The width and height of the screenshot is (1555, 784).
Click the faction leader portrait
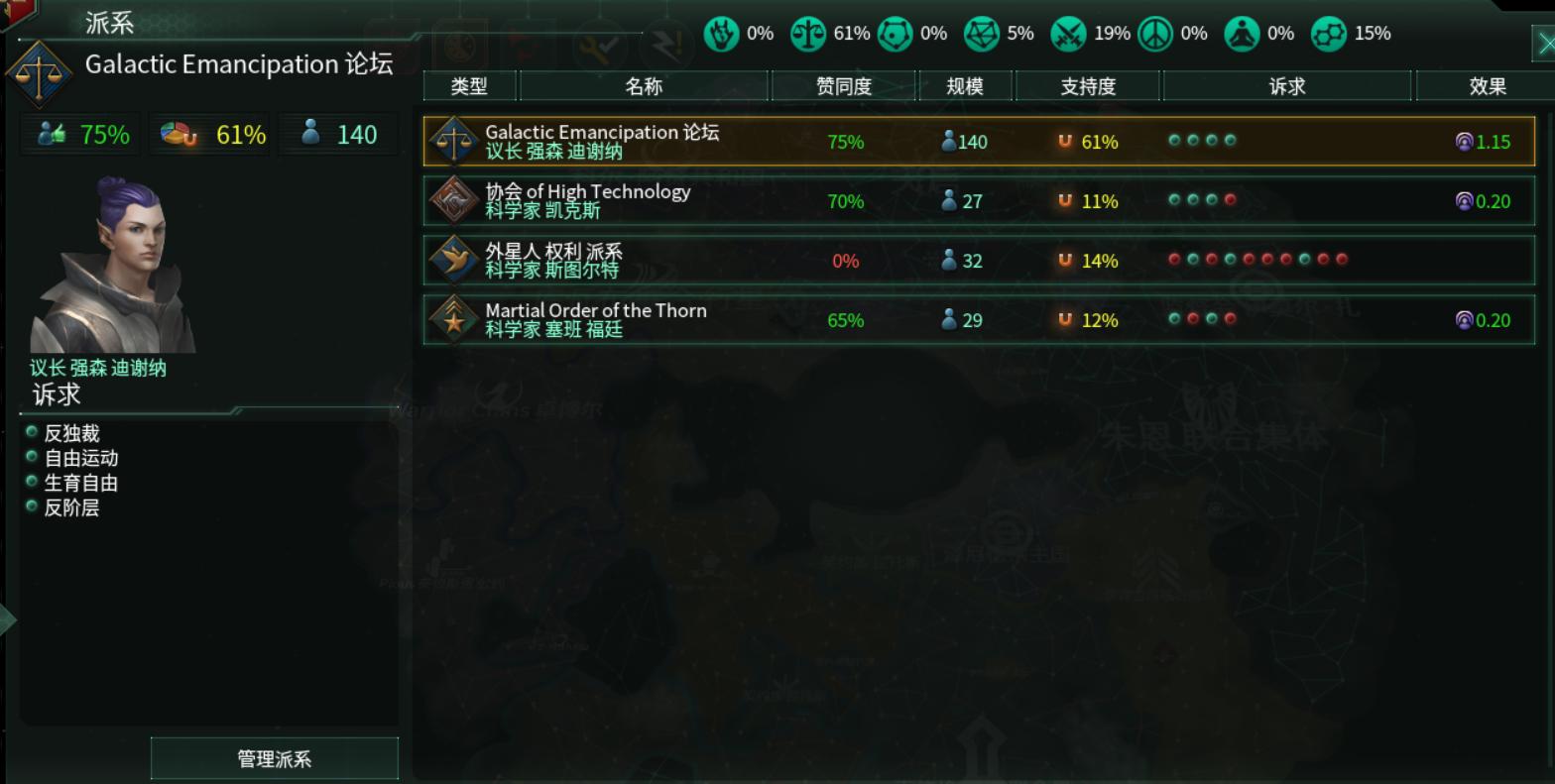[x=113, y=266]
